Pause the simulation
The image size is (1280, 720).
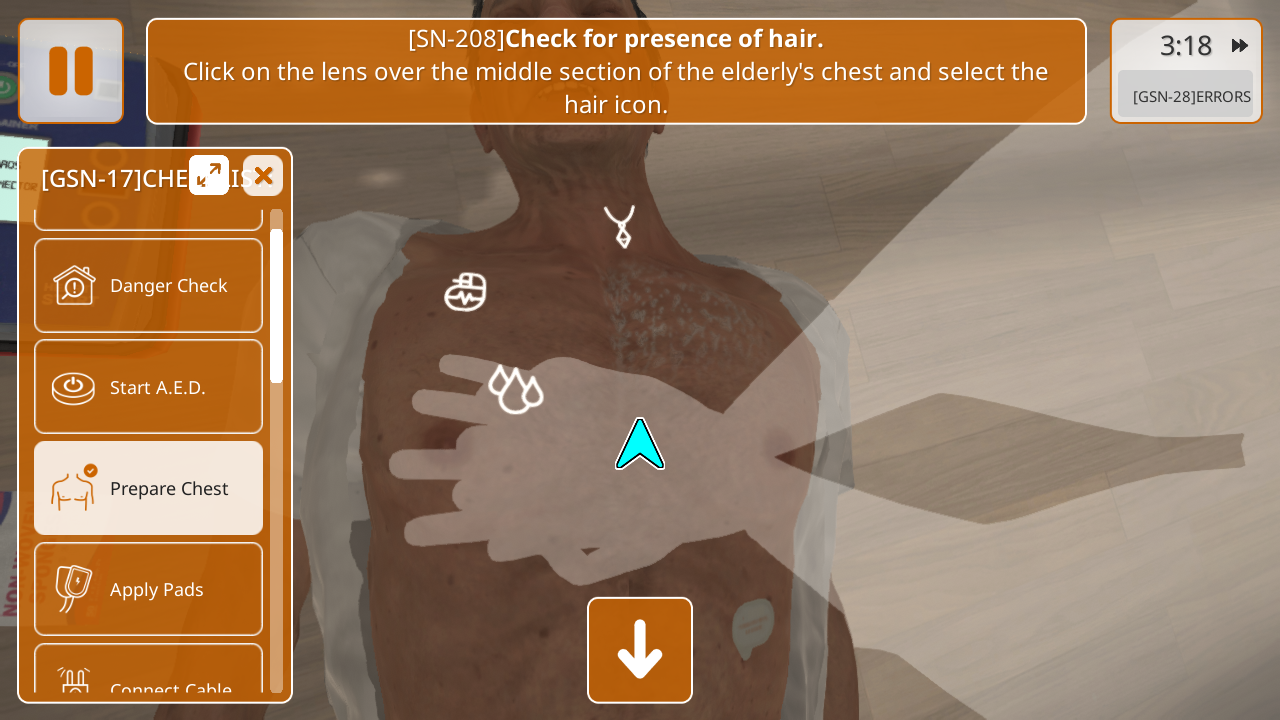pos(71,71)
